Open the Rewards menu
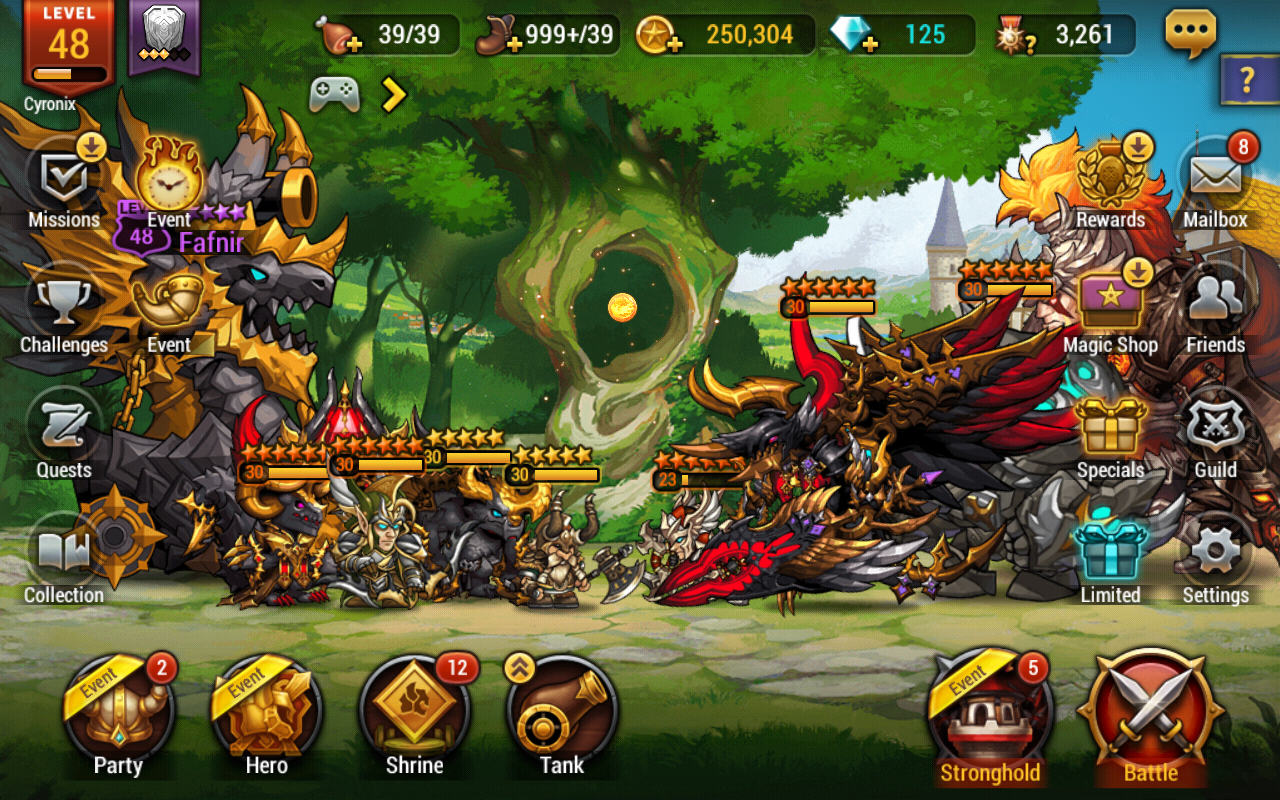The image size is (1280, 800). pos(1110,180)
